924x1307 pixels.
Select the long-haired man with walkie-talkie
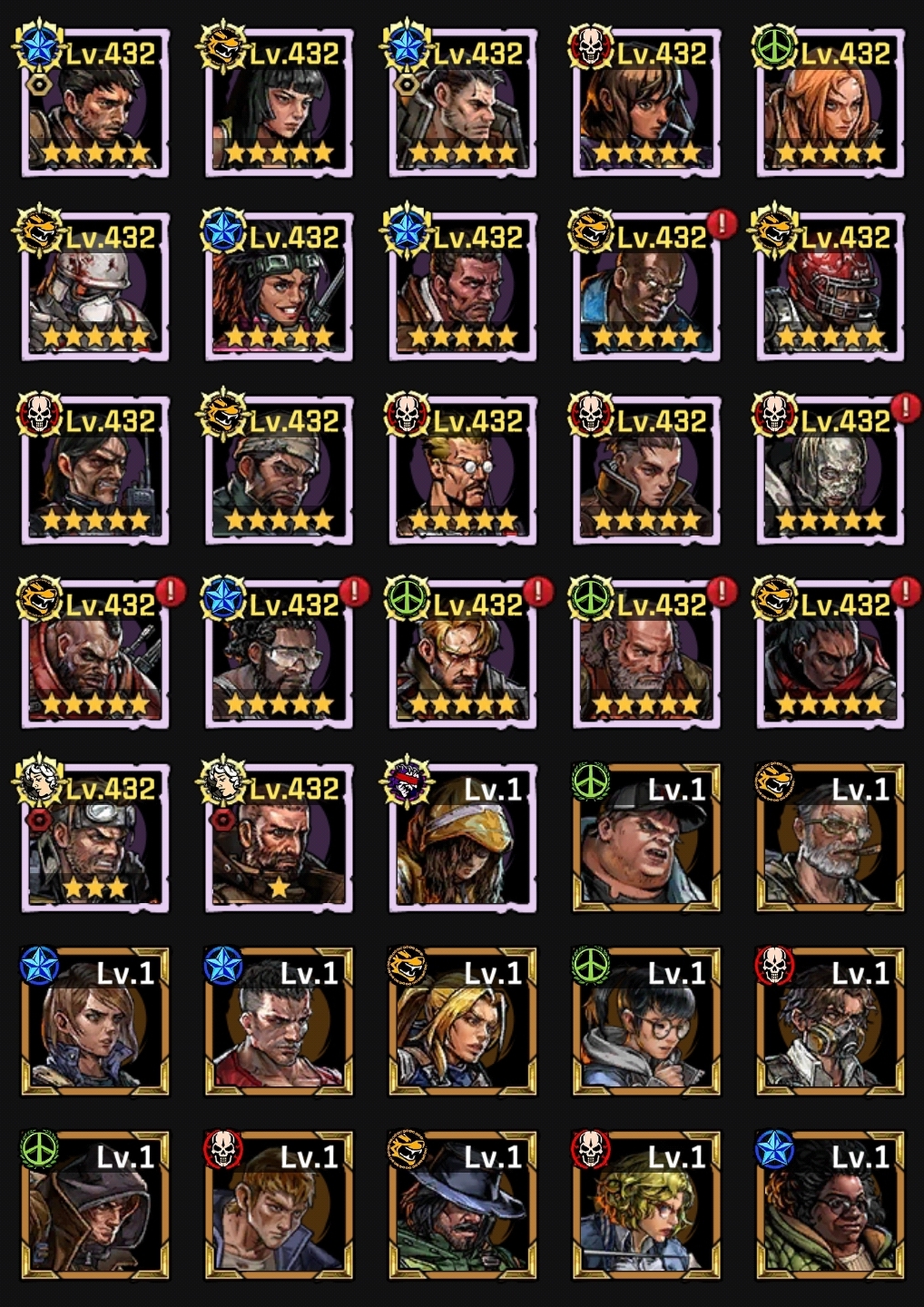pyautogui.click(x=95, y=472)
